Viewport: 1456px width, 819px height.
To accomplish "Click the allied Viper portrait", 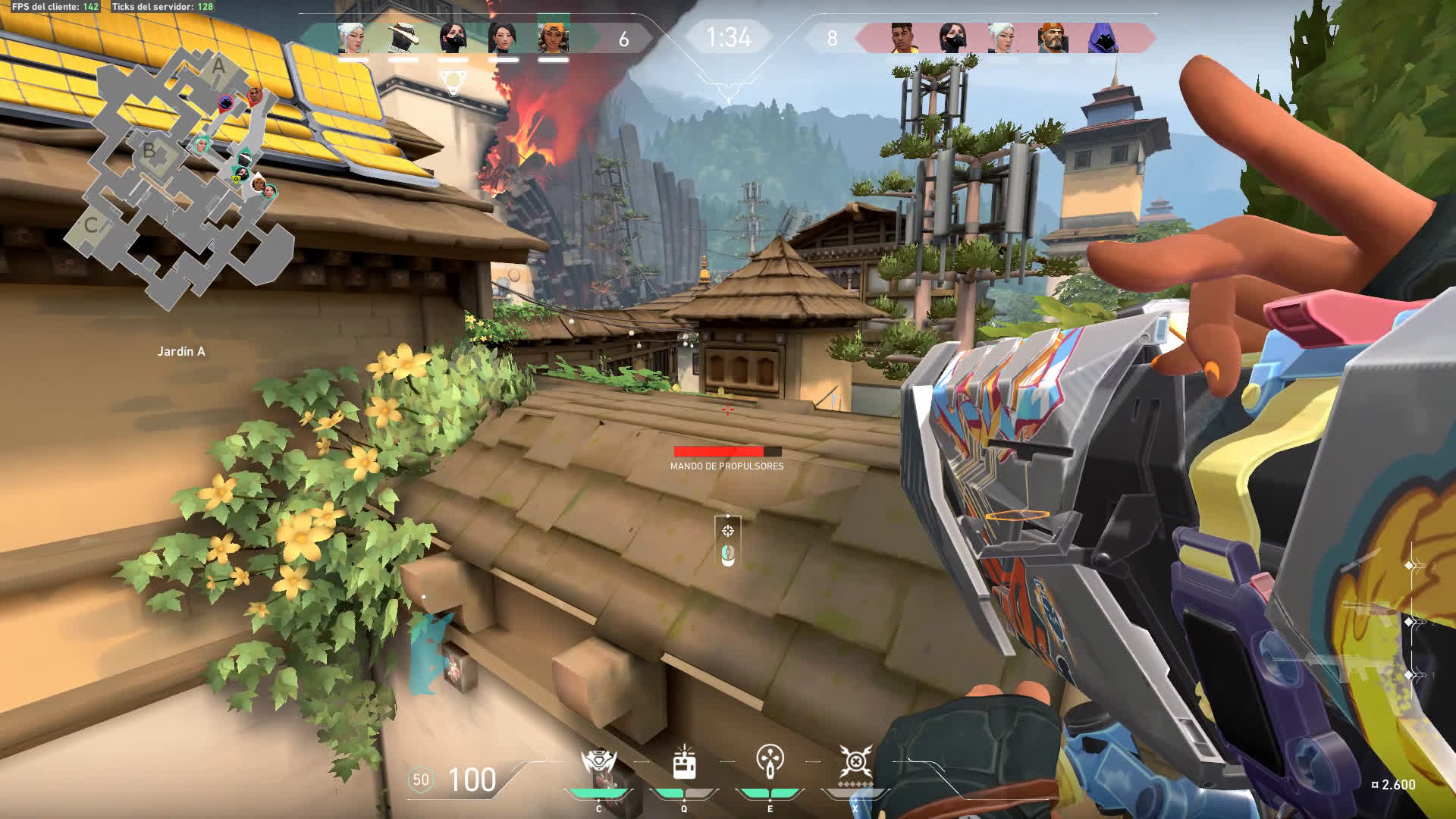I will tap(453, 37).
